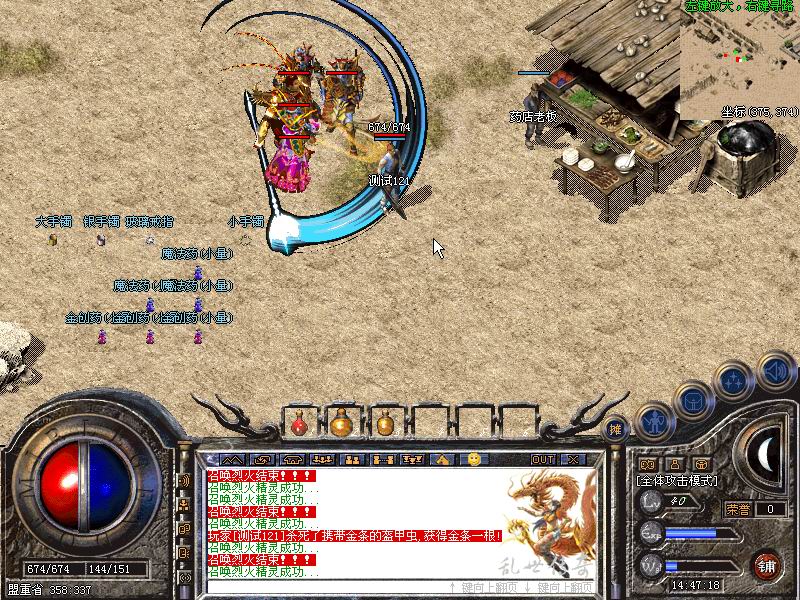Open the bag inventory round button
The image size is (800, 600).
(x=693, y=401)
